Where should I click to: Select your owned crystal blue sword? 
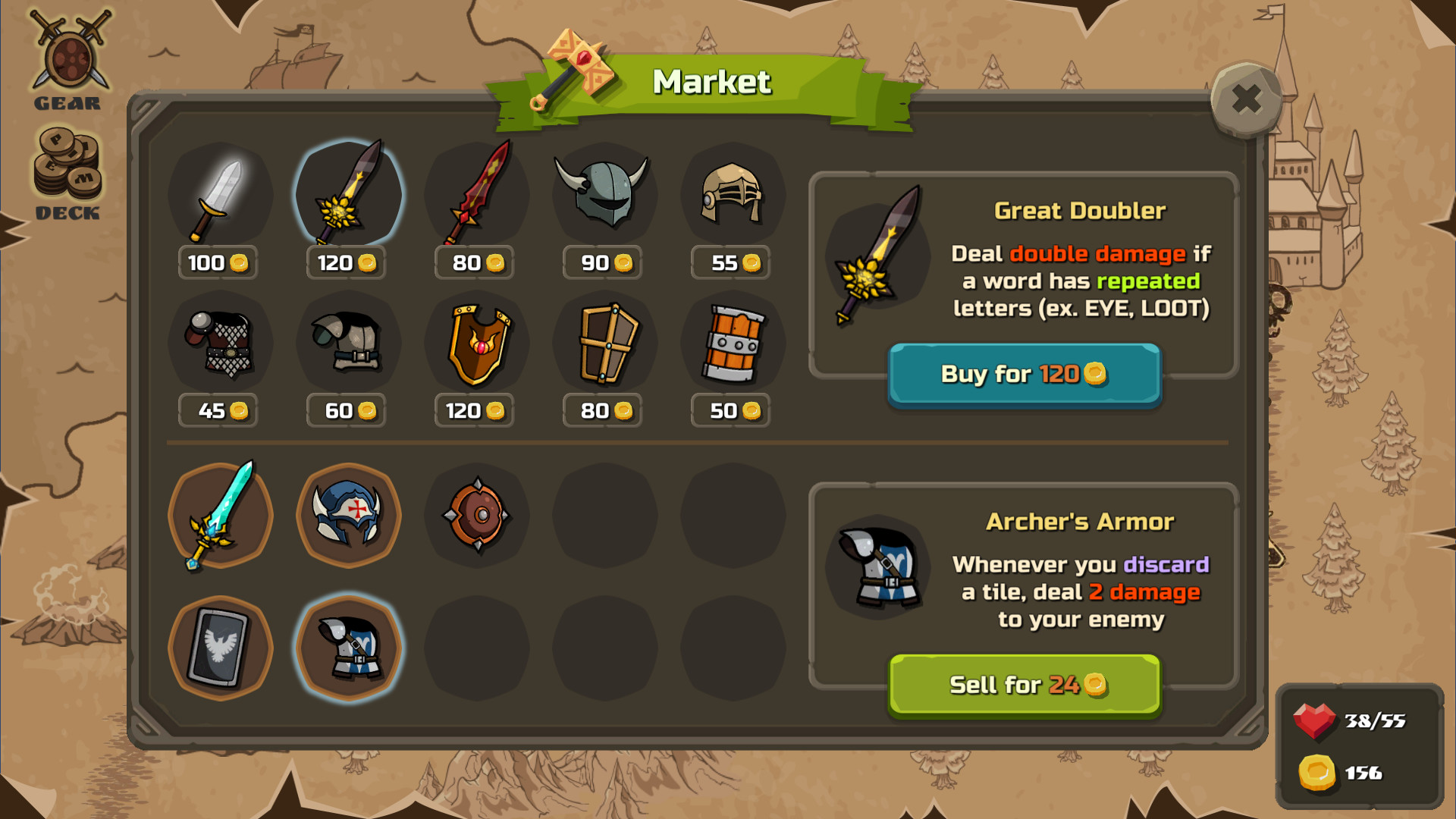click(x=220, y=516)
